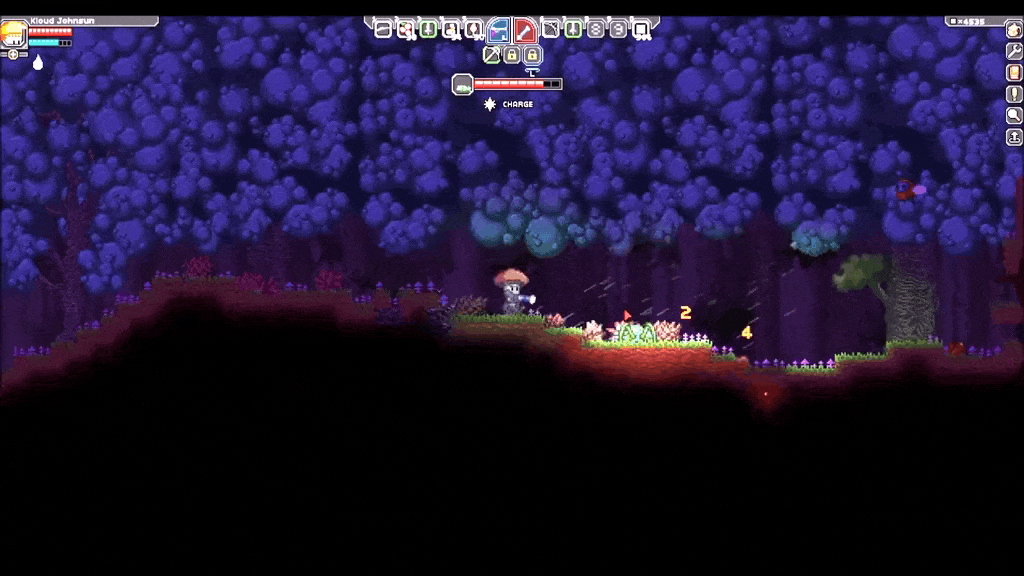Open the crafting wrench menu

point(1014,51)
